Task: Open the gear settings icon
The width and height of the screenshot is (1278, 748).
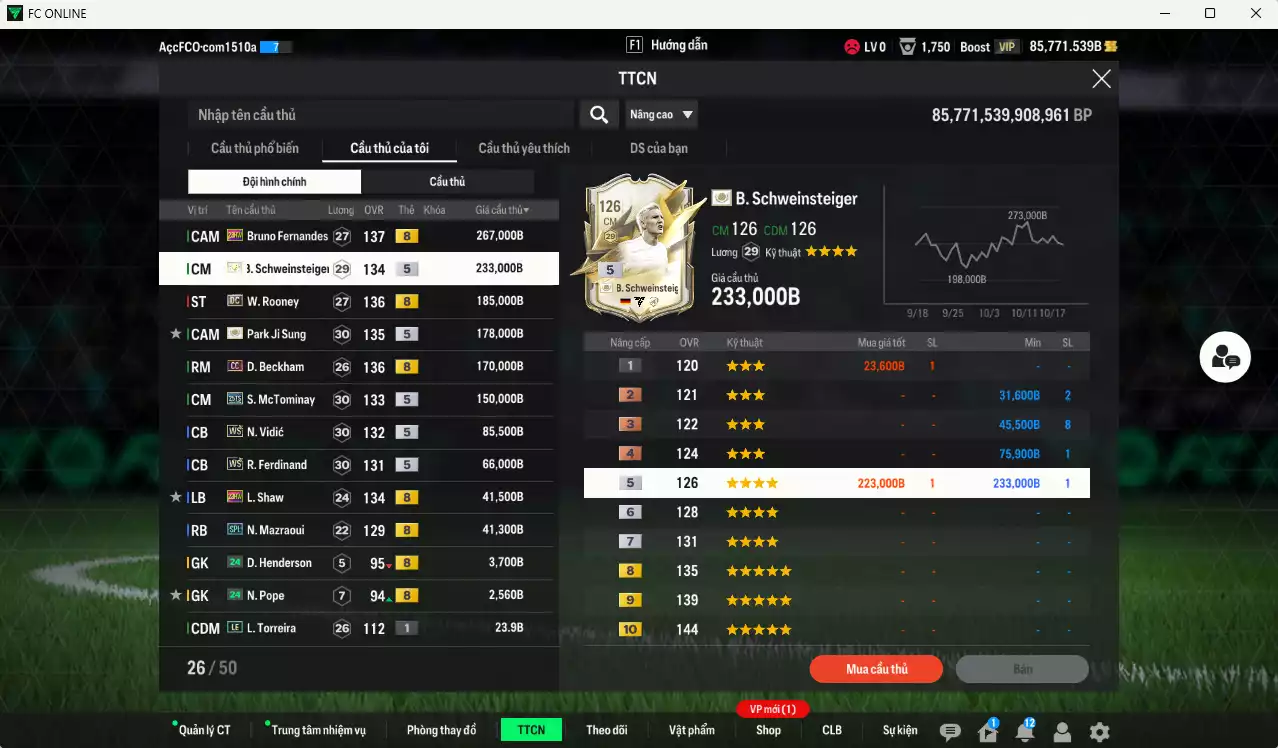Action: (x=1099, y=732)
